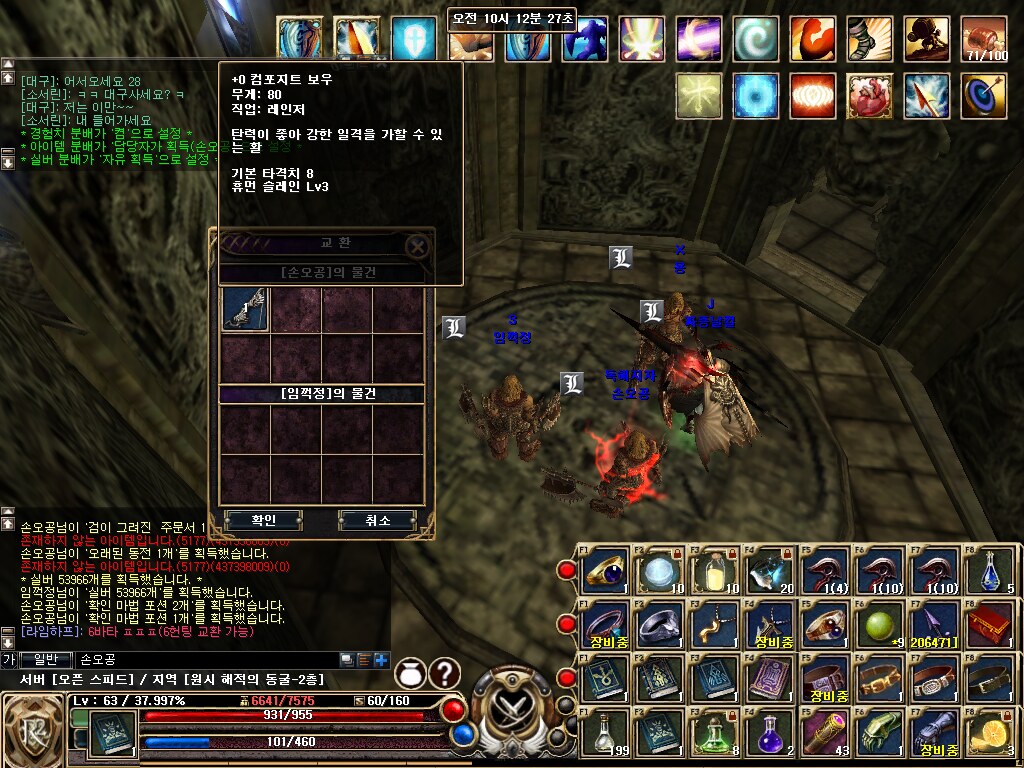The width and height of the screenshot is (1024, 768).
Task: Close the 교환 trade window
Action: click(x=418, y=245)
